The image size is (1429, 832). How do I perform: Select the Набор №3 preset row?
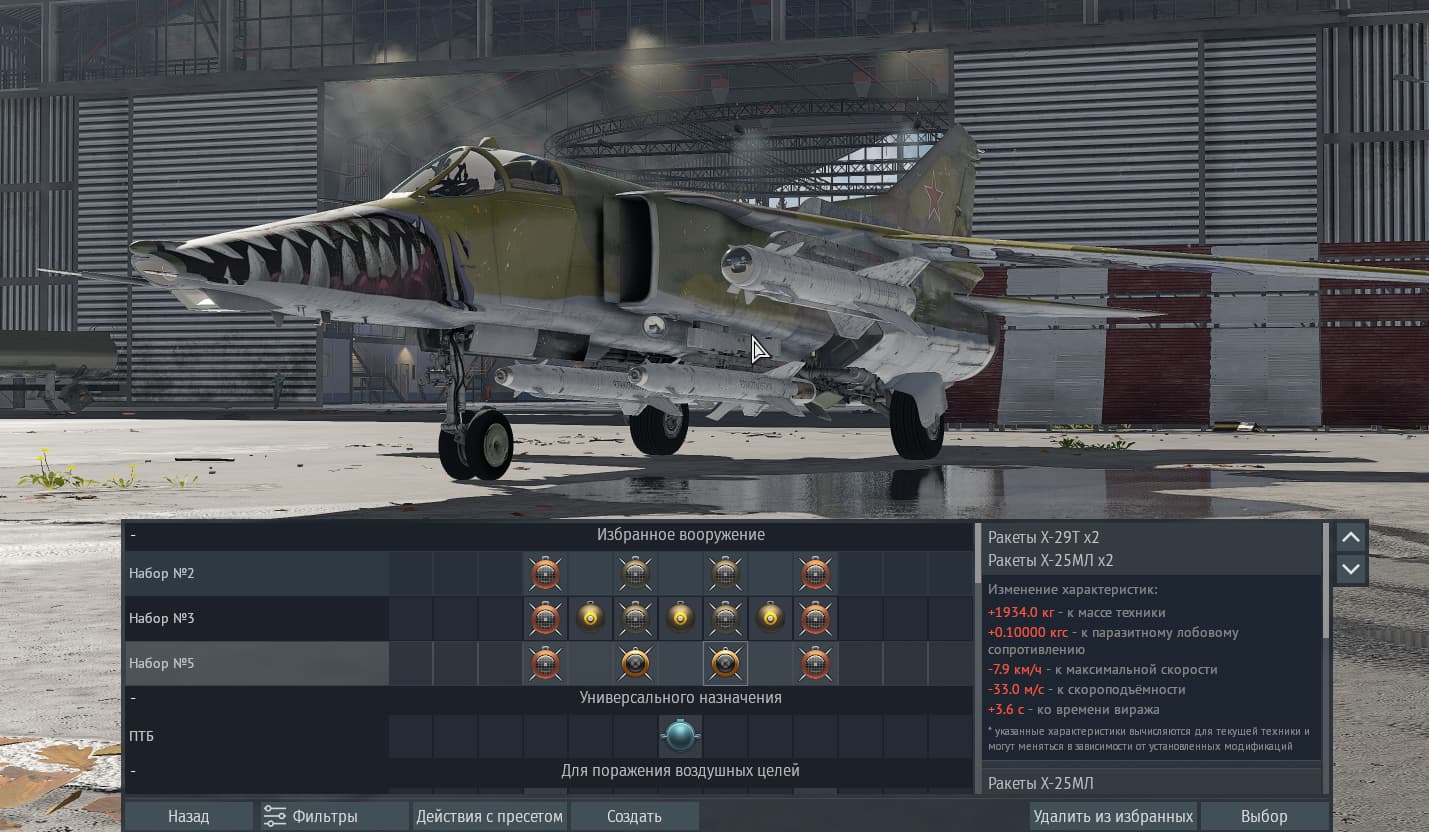[x=257, y=618]
